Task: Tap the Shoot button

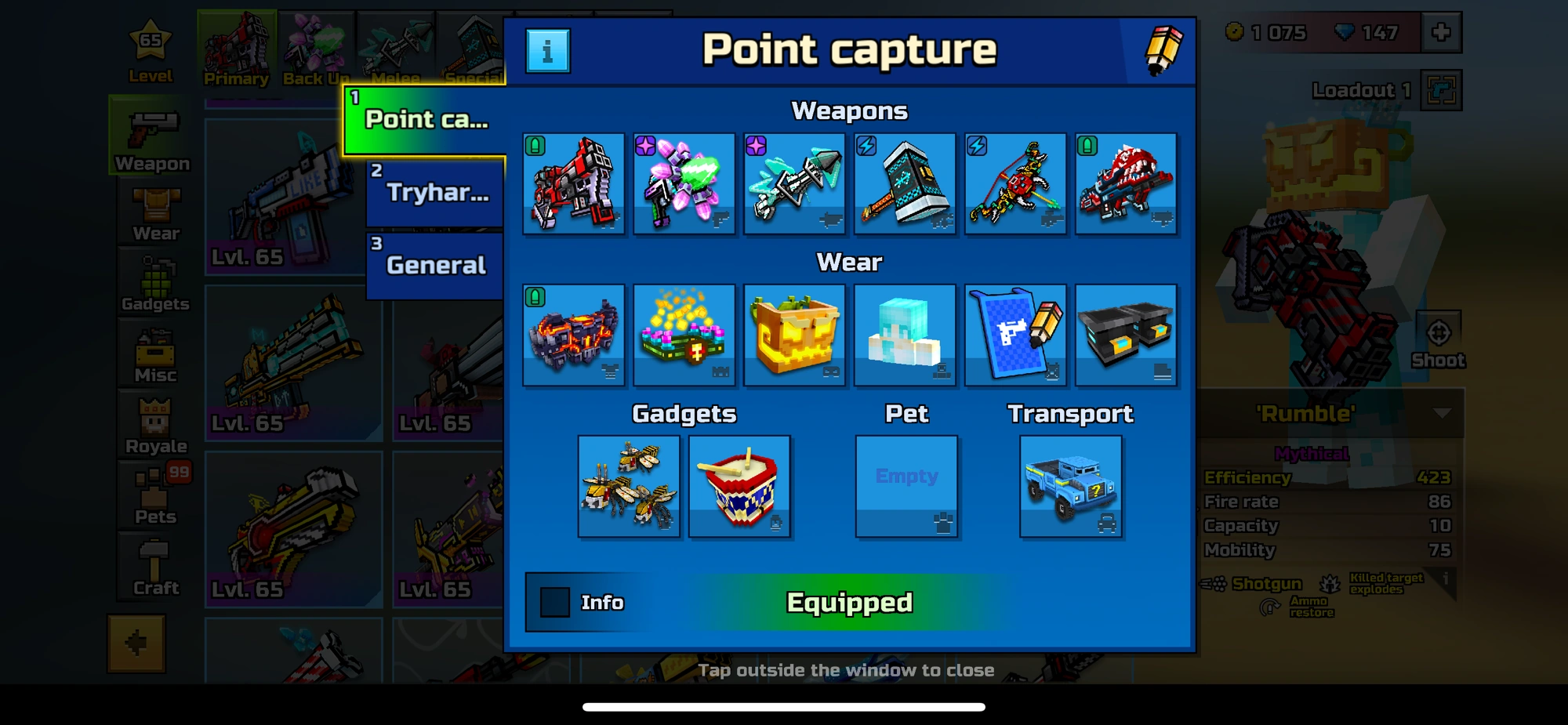Action: pyautogui.click(x=1439, y=337)
